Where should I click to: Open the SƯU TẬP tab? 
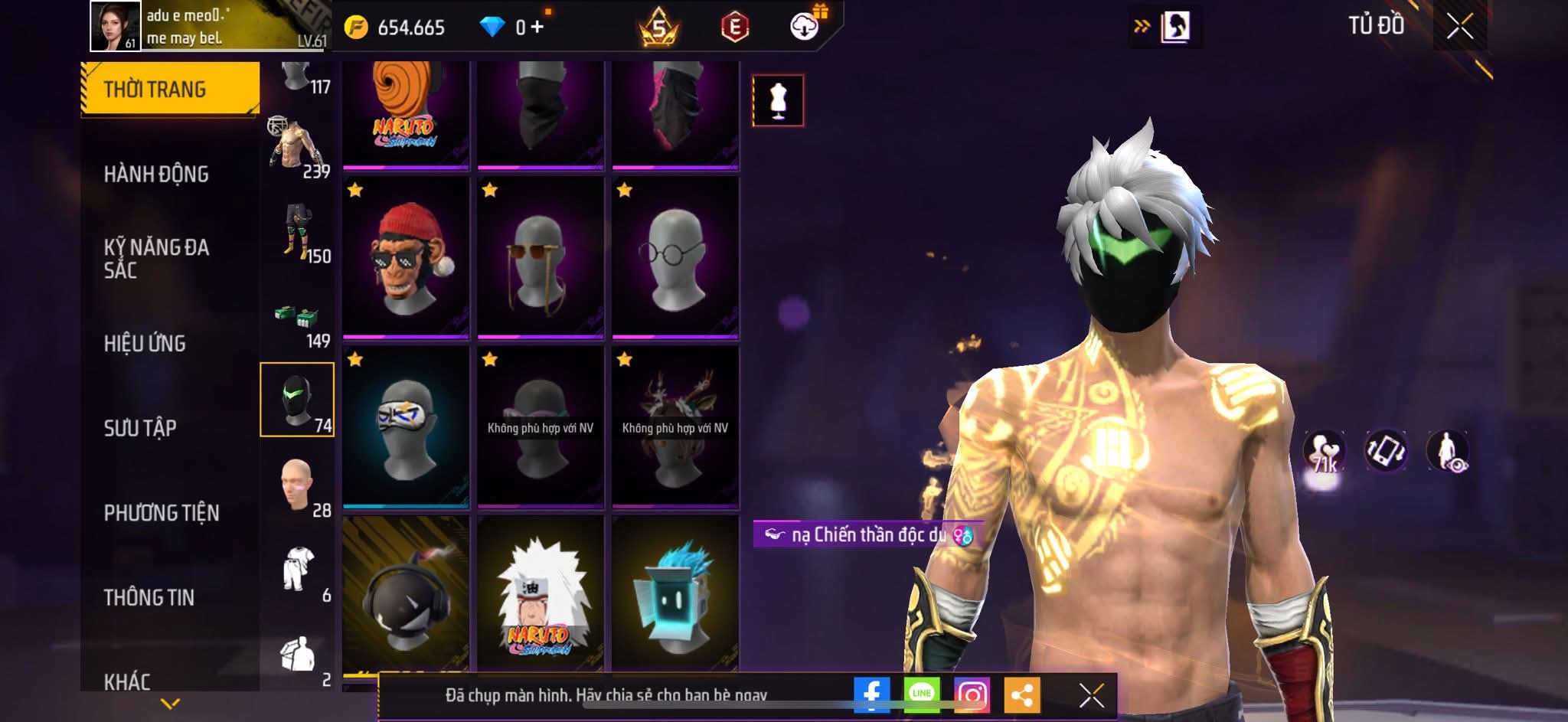pyautogui.click(x=140, y=428)
